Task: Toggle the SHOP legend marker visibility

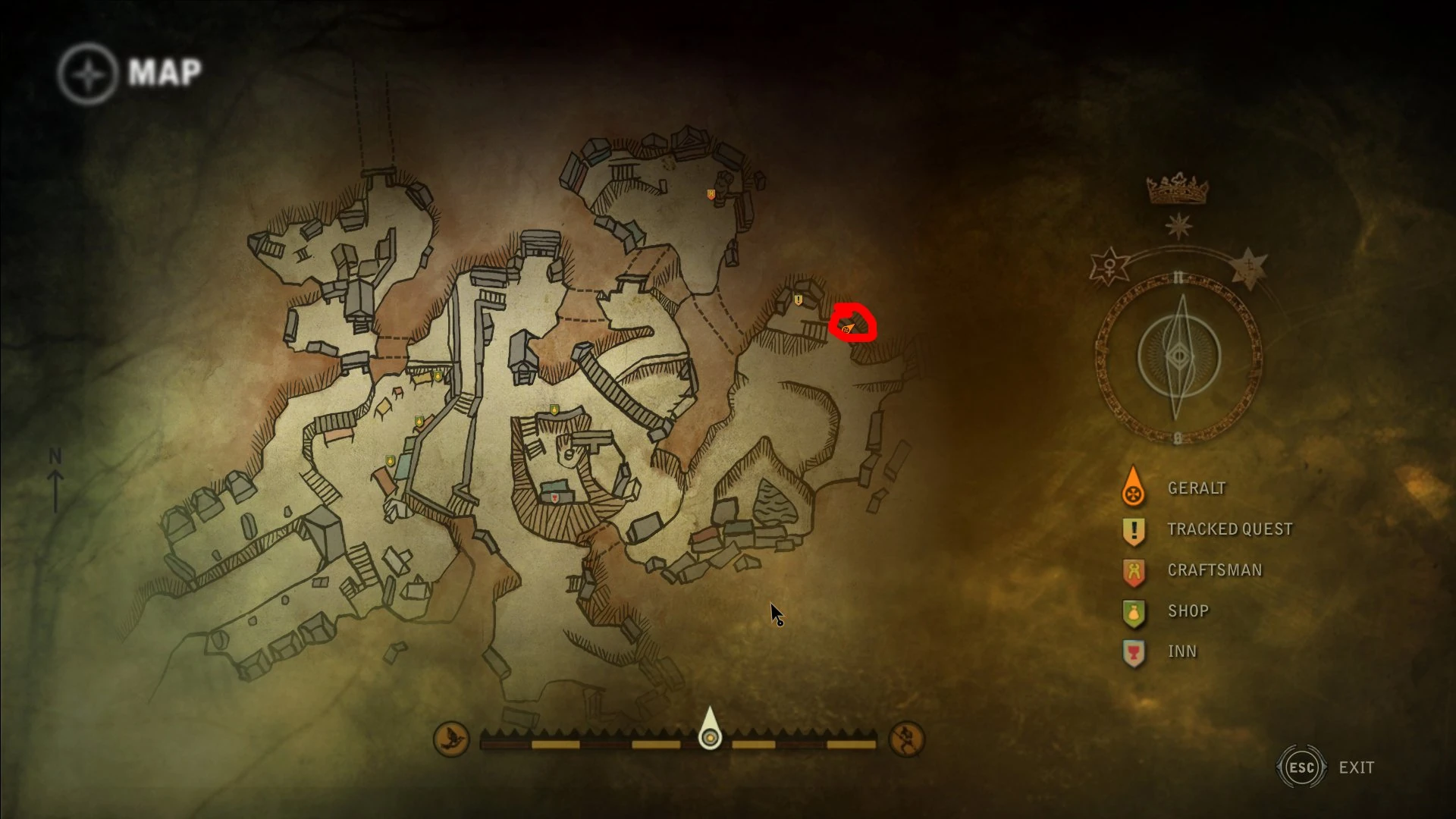Action: point(1133,610)
